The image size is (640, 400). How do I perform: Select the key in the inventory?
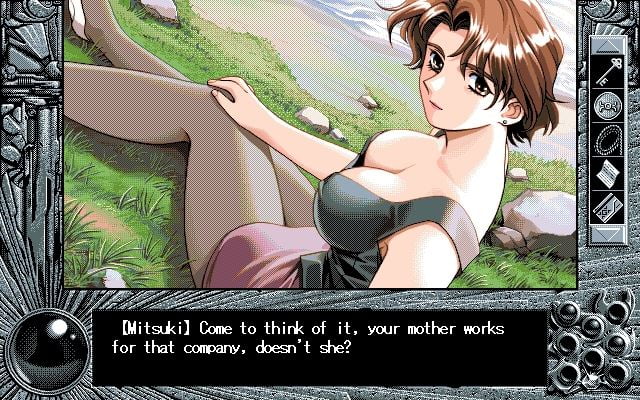click(608, 71)
